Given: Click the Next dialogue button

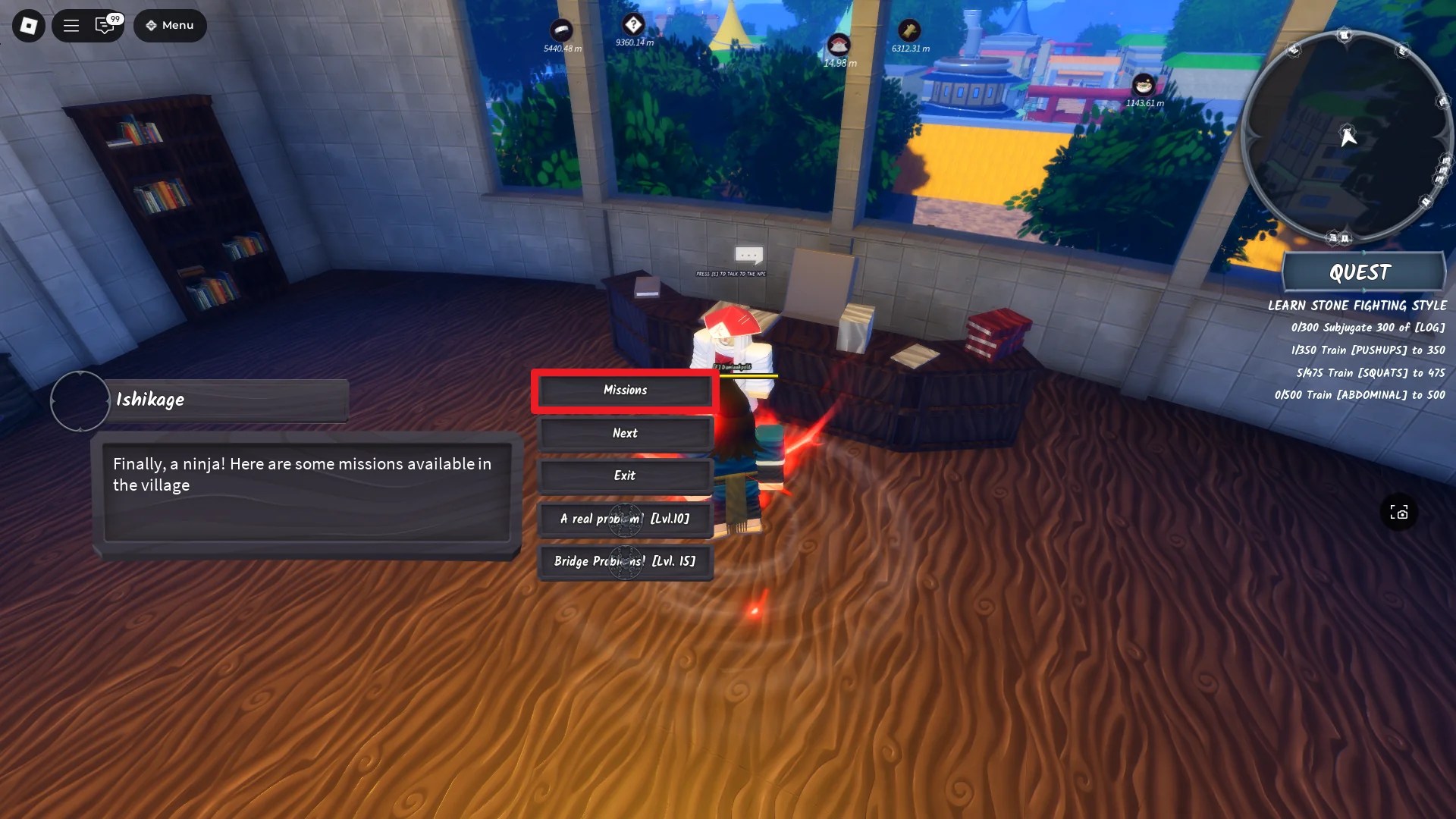Looking at the screenshot, I should pos(624,432).
